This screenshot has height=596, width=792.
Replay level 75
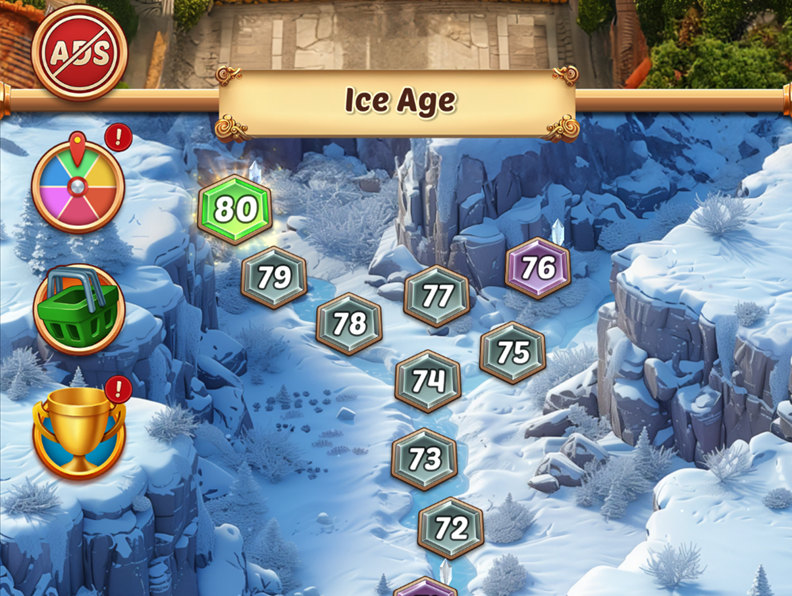pos(512,352)
